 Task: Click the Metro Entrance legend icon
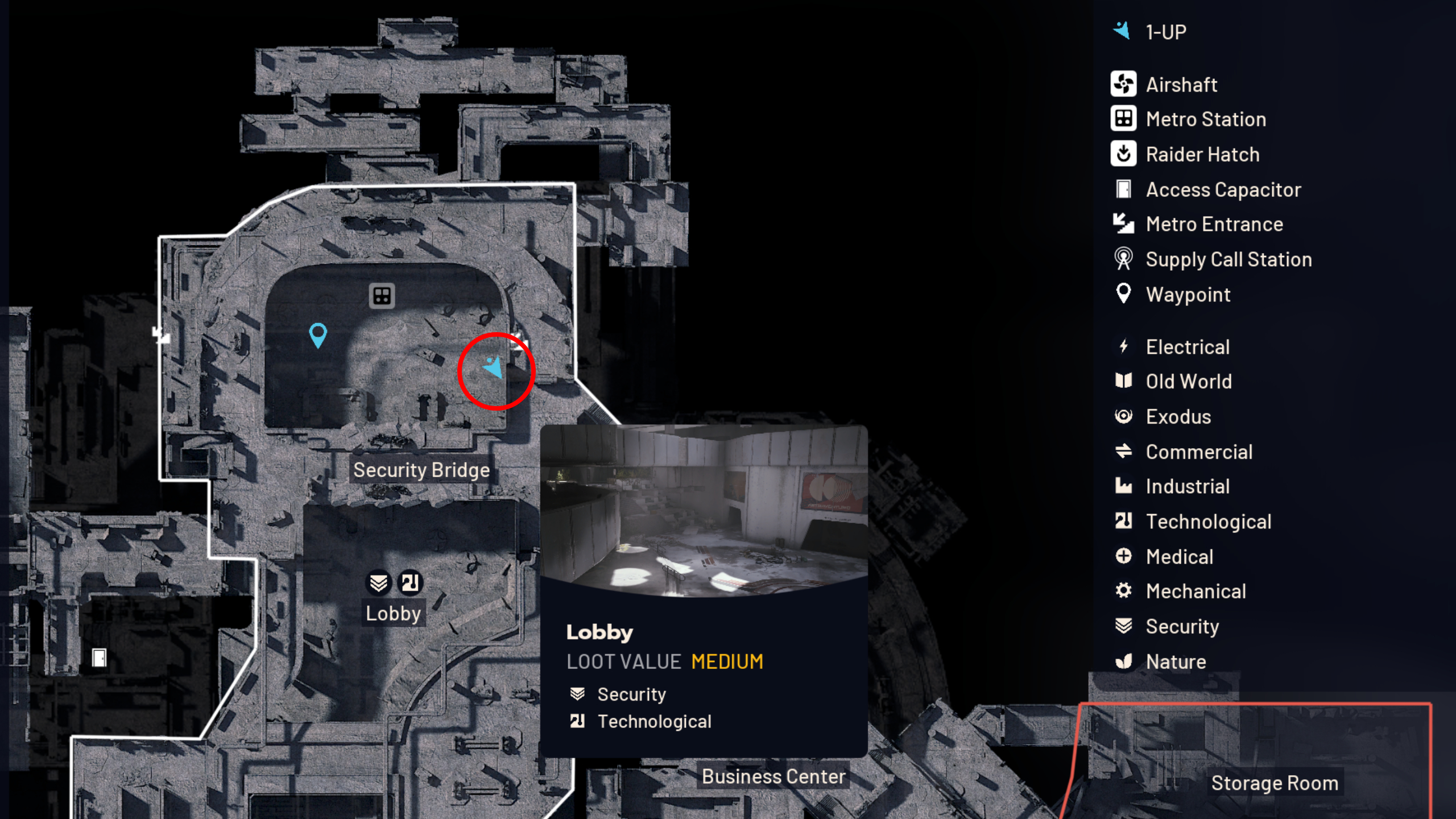[x=1123, y=224]
